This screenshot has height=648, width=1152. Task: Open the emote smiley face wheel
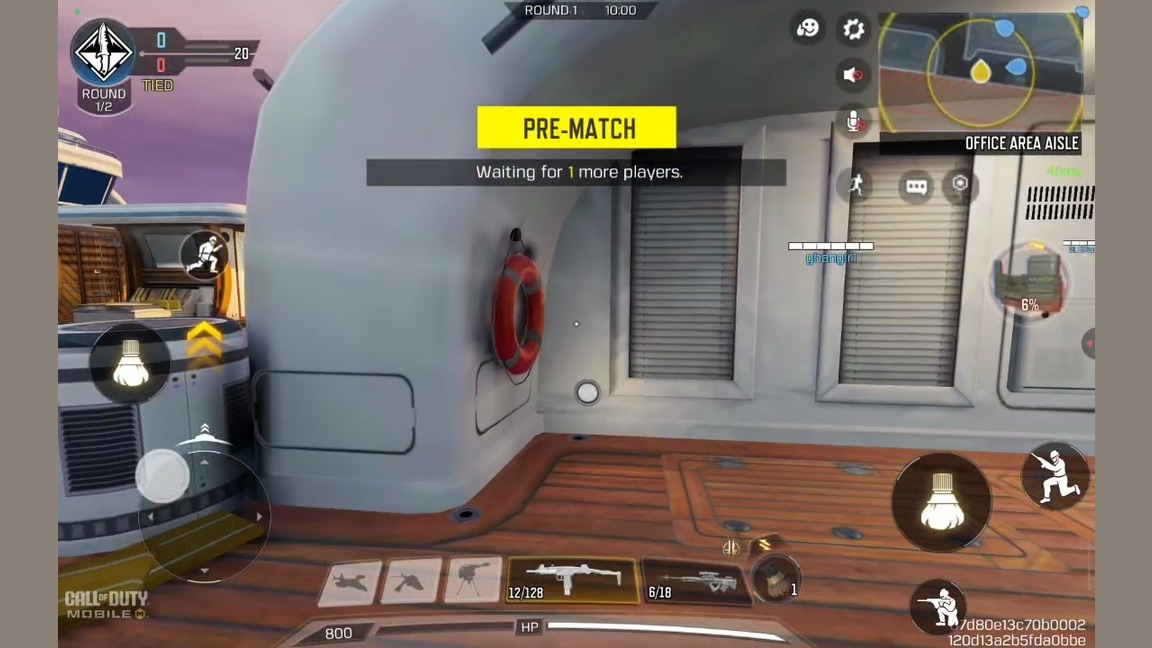coord(808,28)
